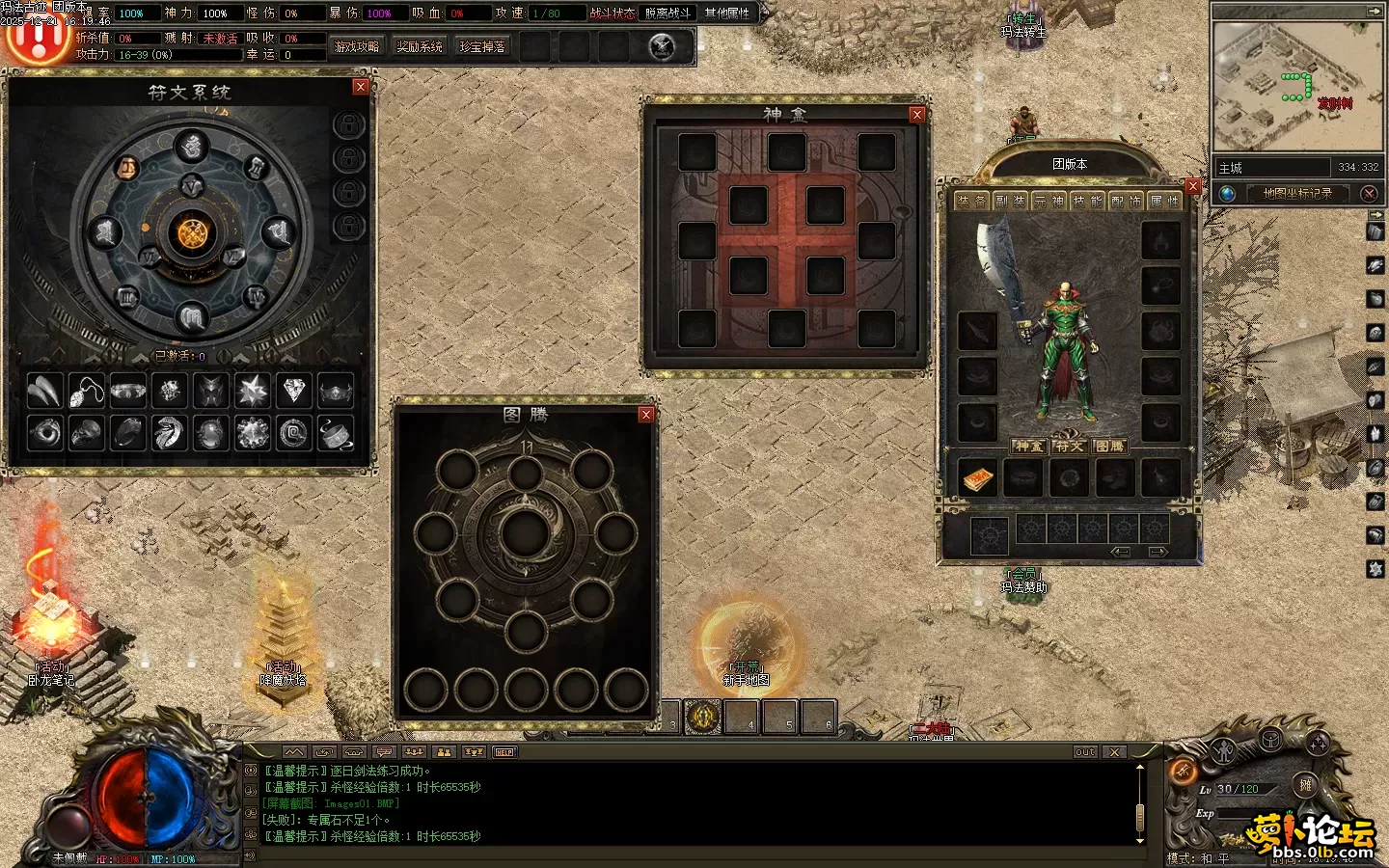Click the out button on chat bar
This screenshot has height=868, width=1389.
point(1085,751)
